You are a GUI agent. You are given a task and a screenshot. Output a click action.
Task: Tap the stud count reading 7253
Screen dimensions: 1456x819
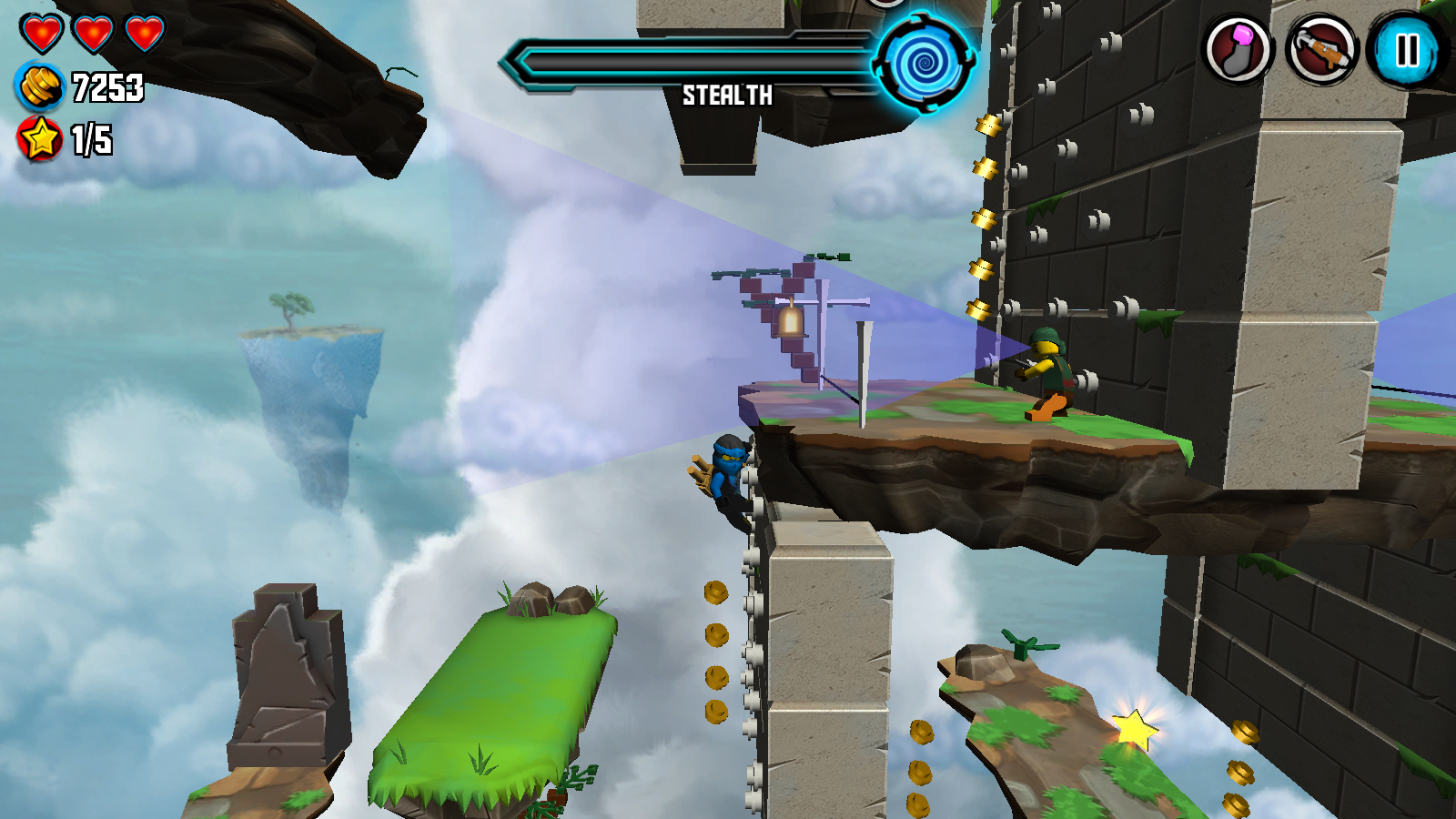(x=106, y=87)
